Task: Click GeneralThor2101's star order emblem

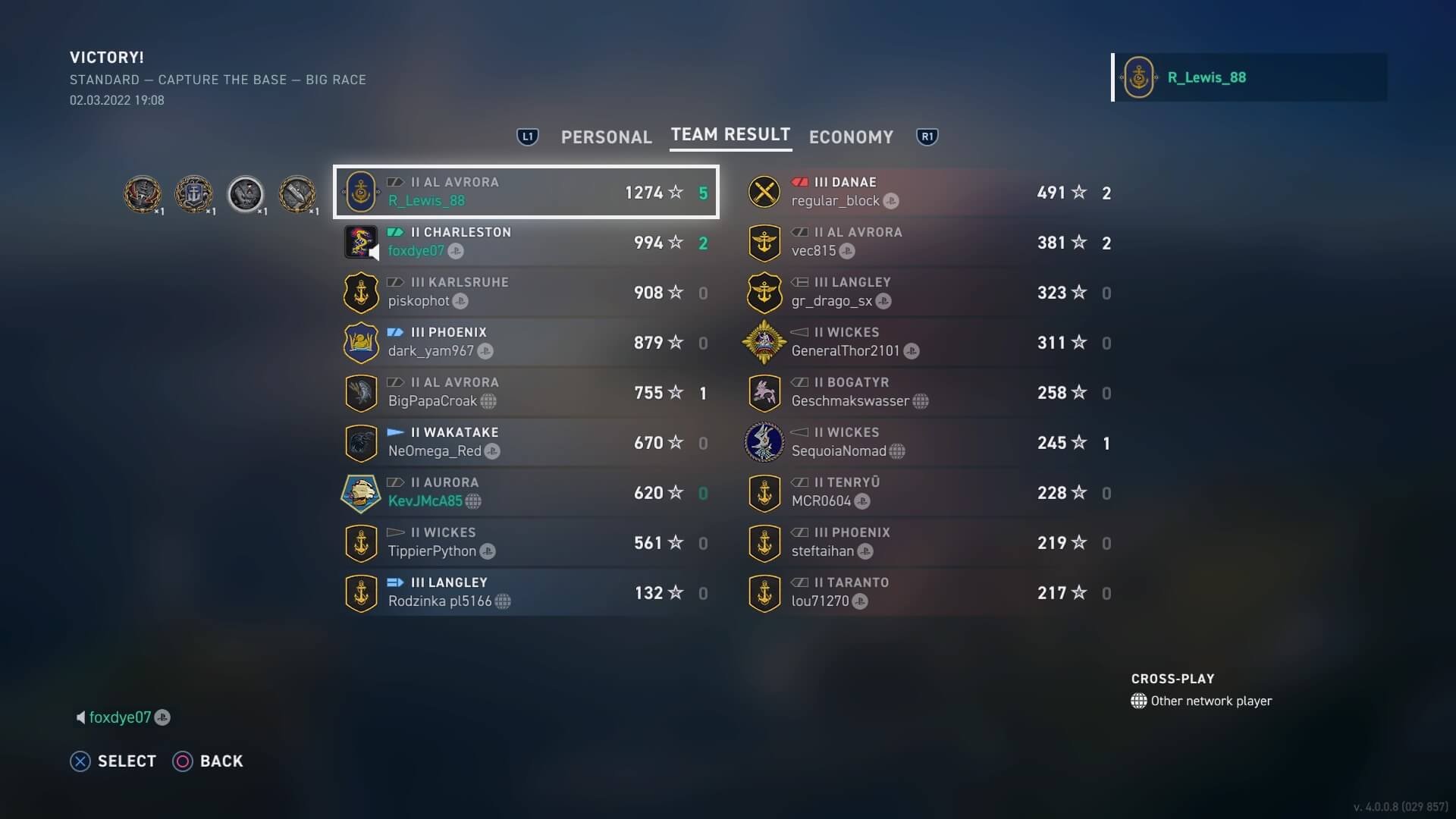Action: tap(765, 342)
